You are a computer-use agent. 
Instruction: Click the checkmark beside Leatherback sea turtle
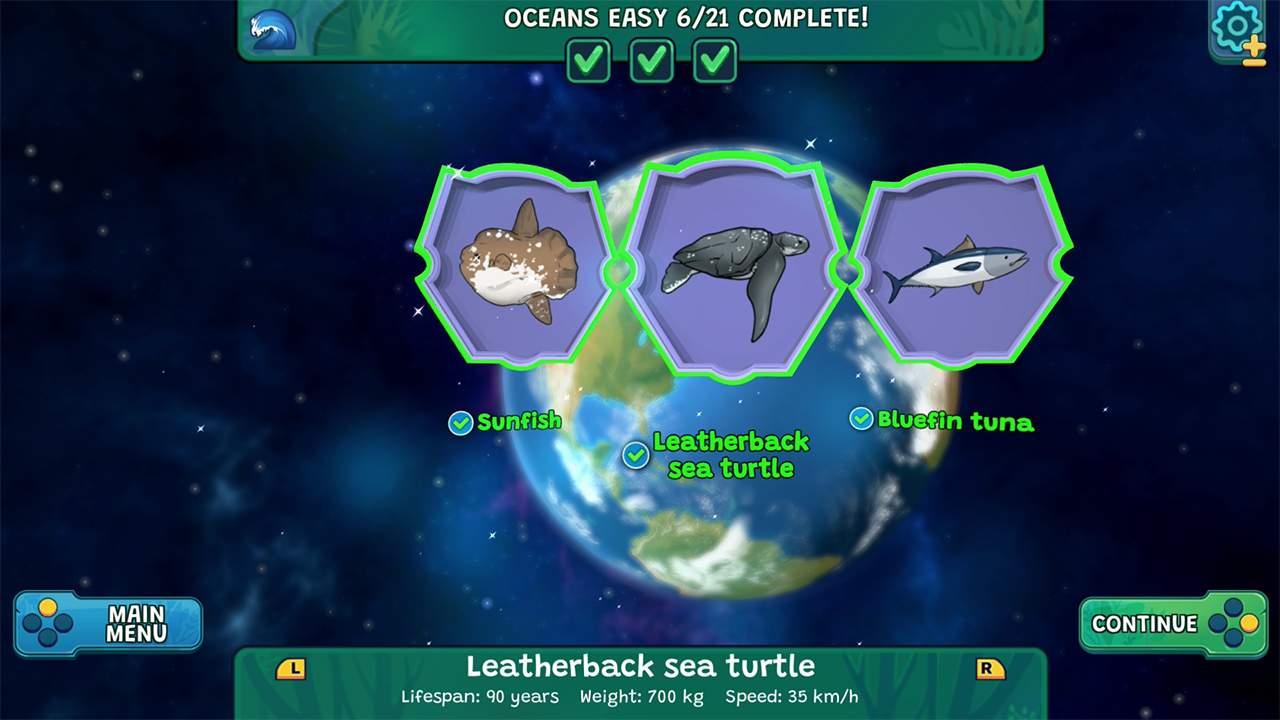635,456
